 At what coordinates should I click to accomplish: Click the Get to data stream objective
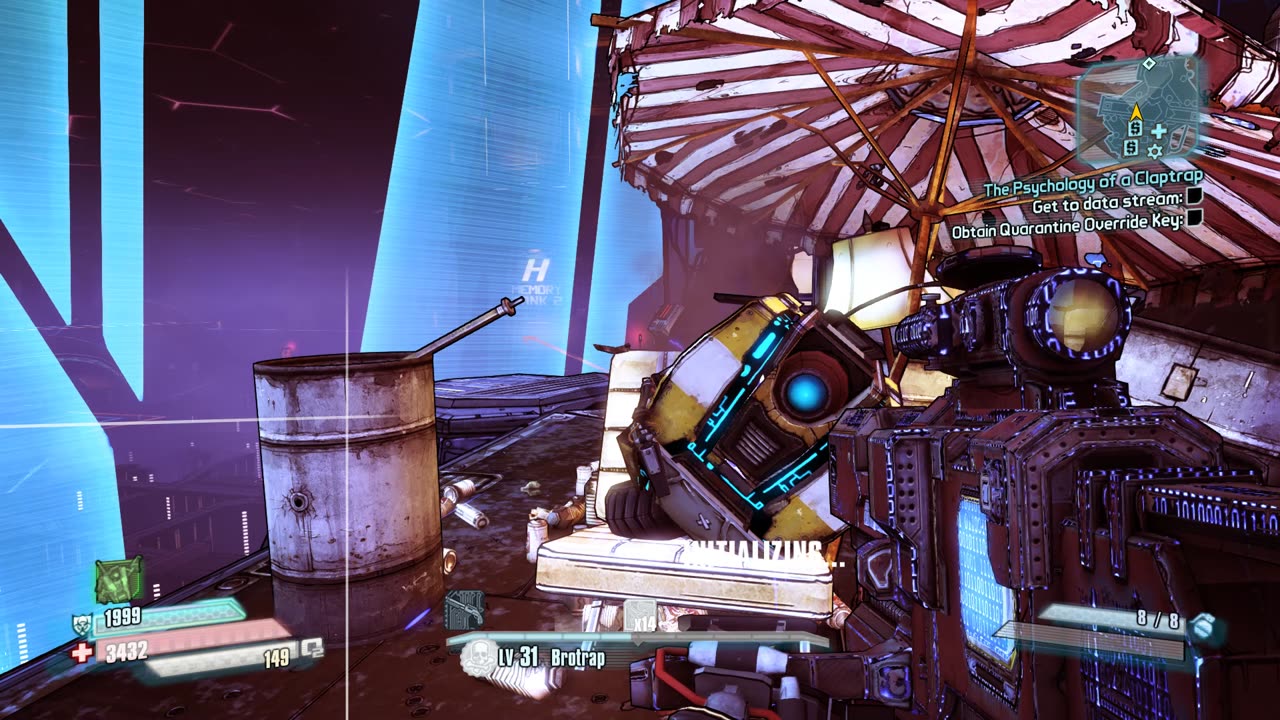(1107, 206)
